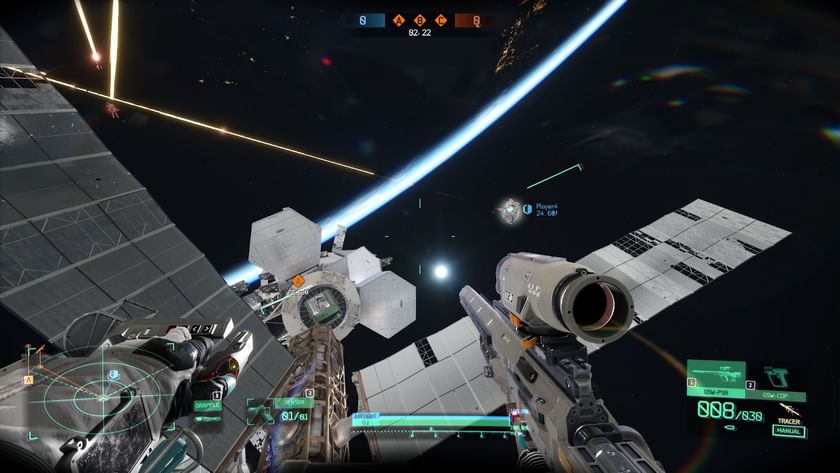Click objective A marker on radar

[29, 380]
